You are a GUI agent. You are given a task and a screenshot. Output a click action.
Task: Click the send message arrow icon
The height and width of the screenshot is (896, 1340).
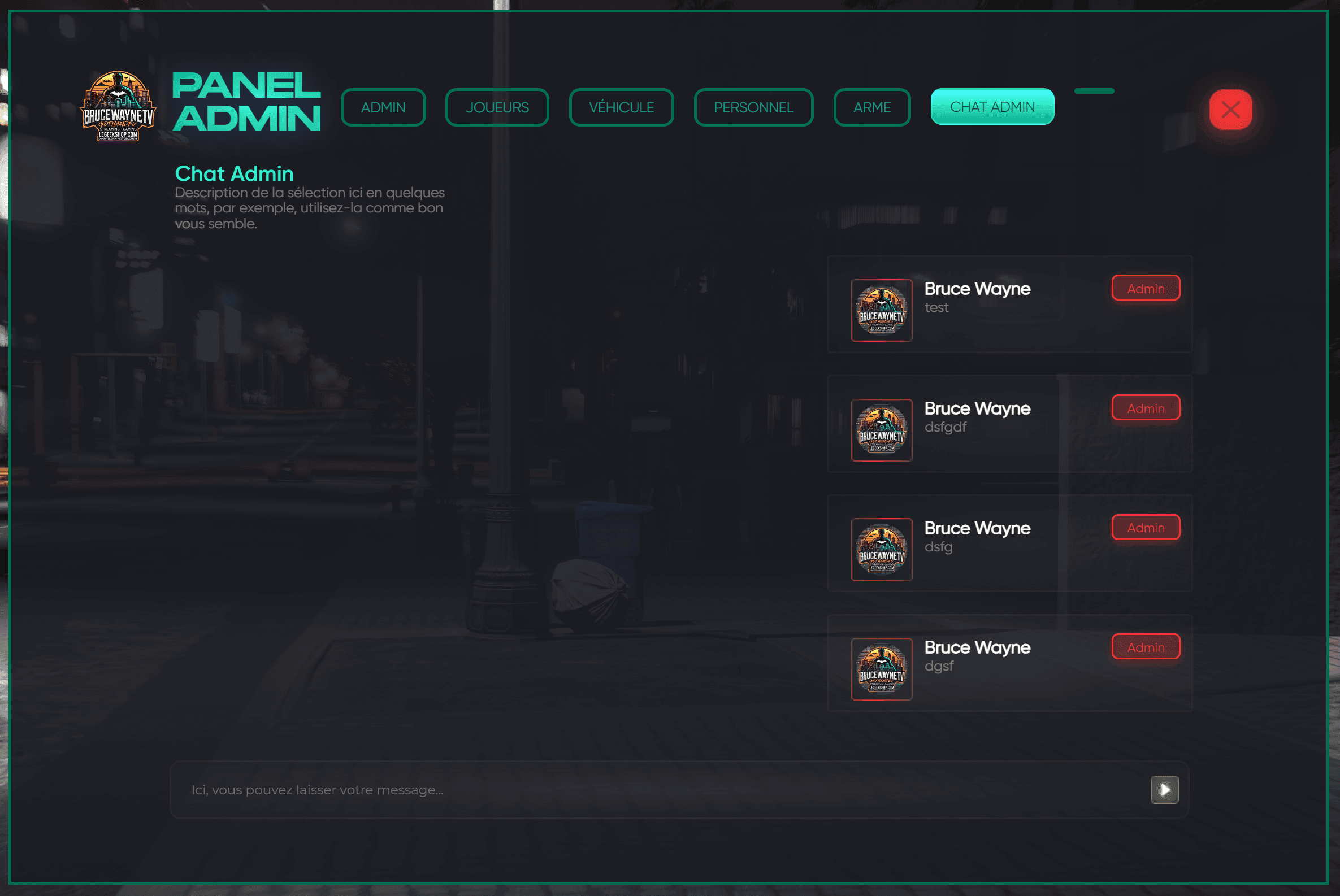[x=1164, y=790]
